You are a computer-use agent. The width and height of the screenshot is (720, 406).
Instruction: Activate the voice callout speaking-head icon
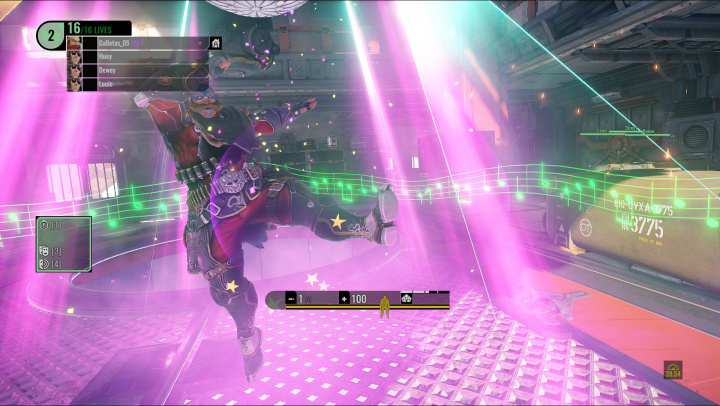44,264
